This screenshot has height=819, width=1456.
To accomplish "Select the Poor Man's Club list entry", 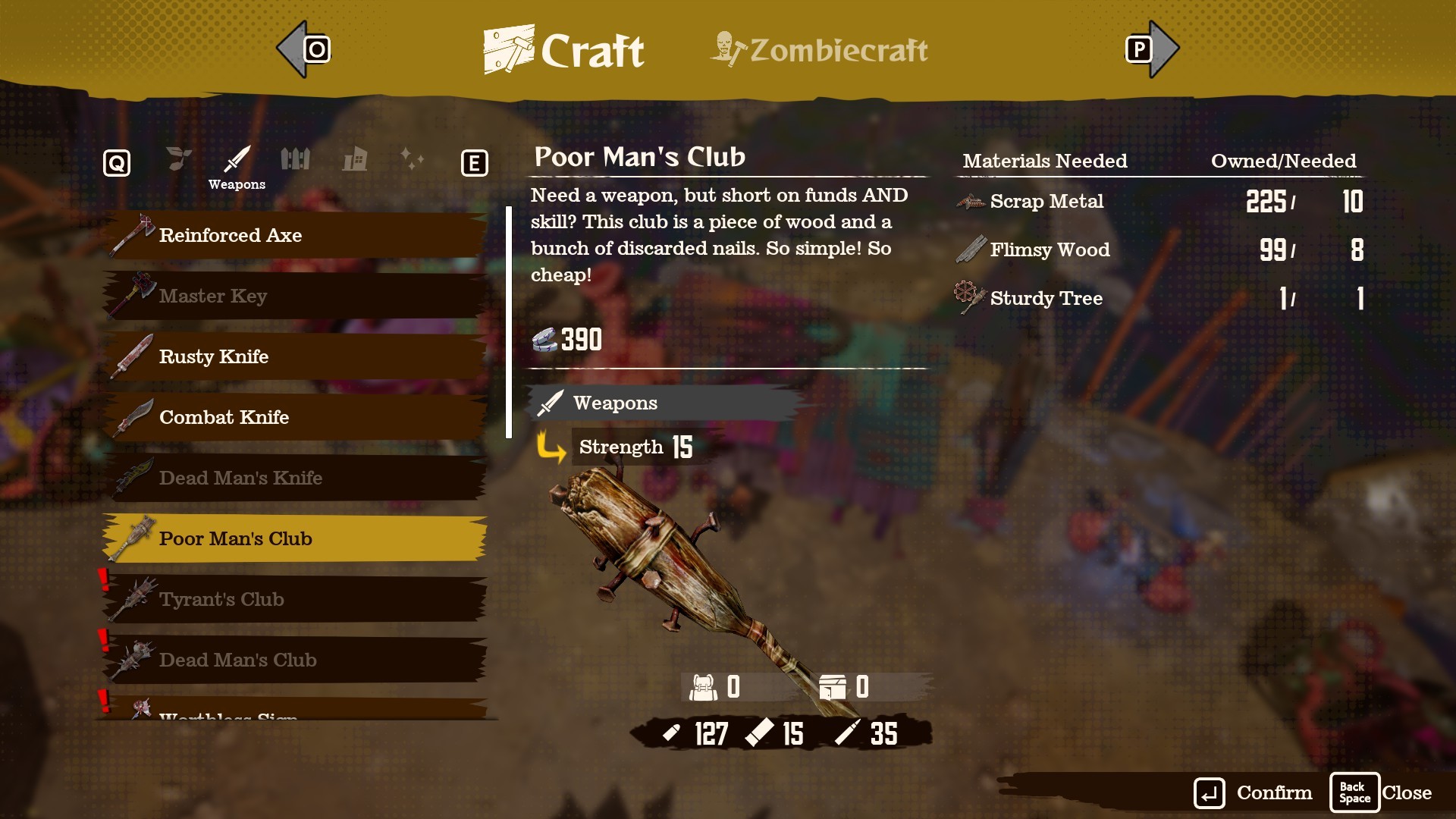I will pyautogui.click(x=296, y=538).
